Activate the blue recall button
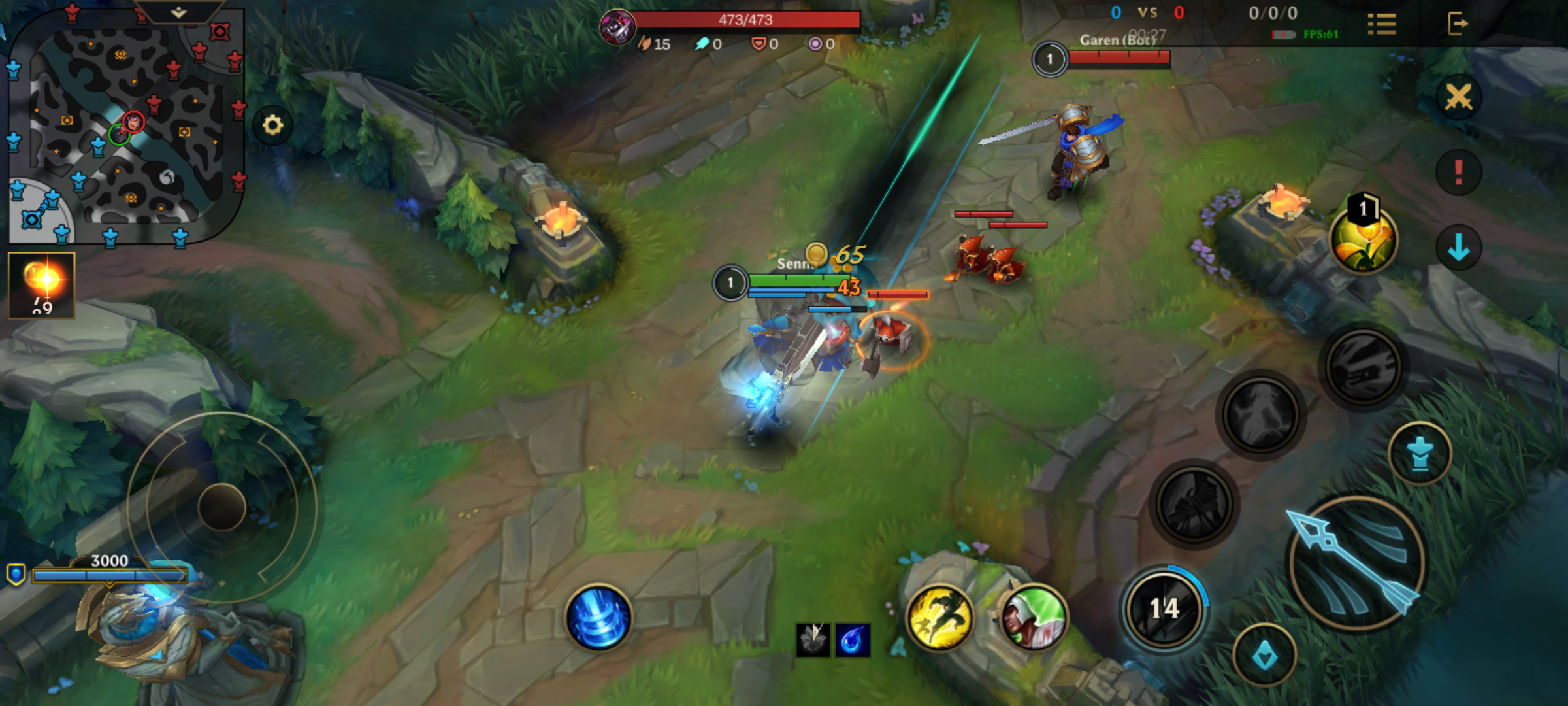 tap(598, 618)
